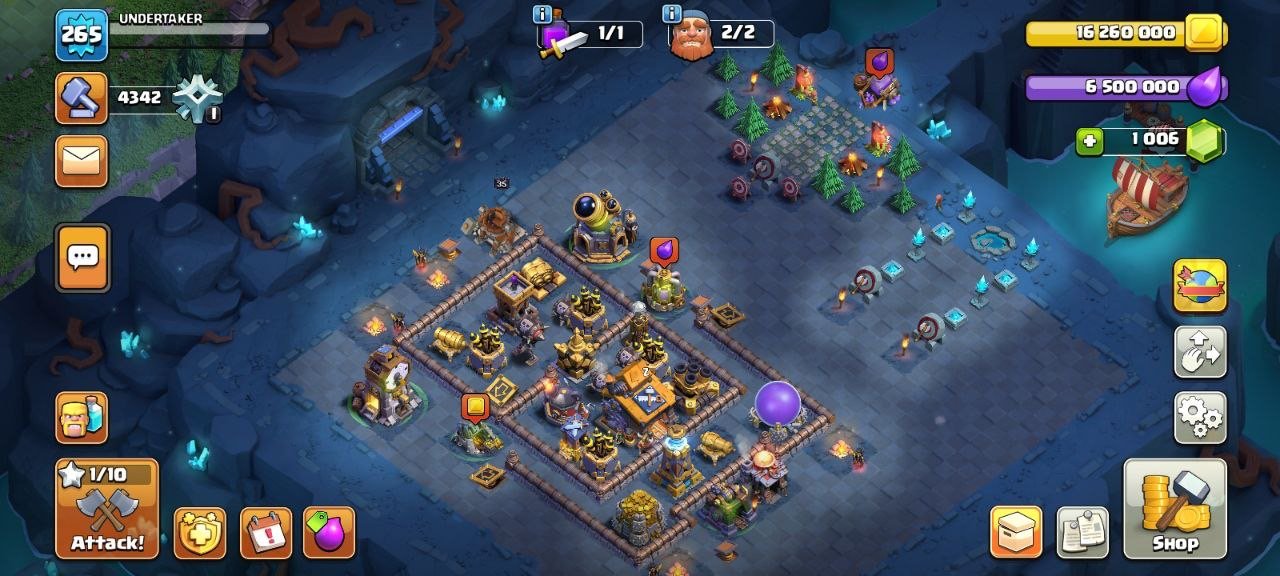Show the builder trophy hammer profile
This screenshot has height=576, width=1280.
tap(82, 98)
